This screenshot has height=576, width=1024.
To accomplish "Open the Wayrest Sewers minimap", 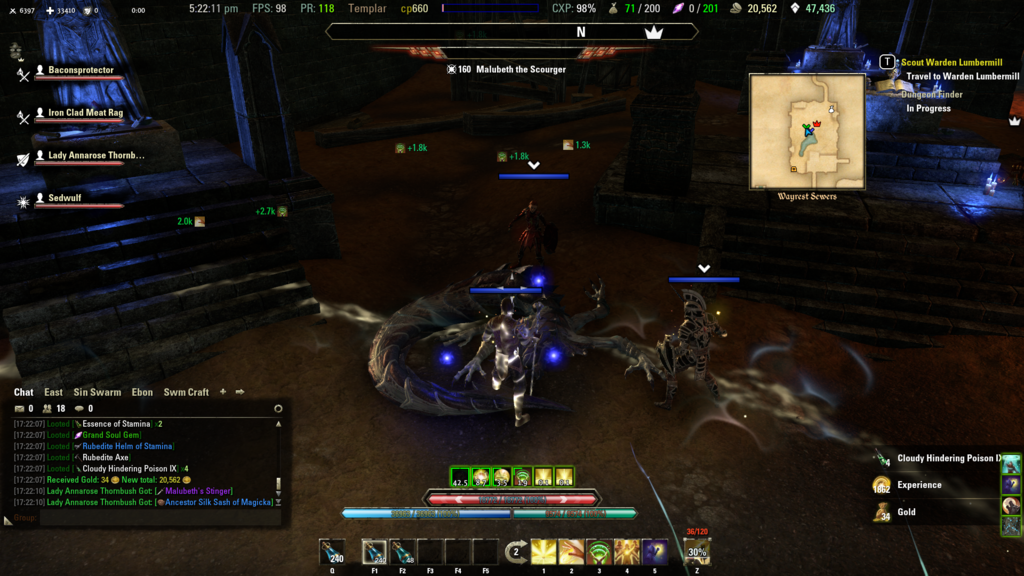I will pos(807,131).
